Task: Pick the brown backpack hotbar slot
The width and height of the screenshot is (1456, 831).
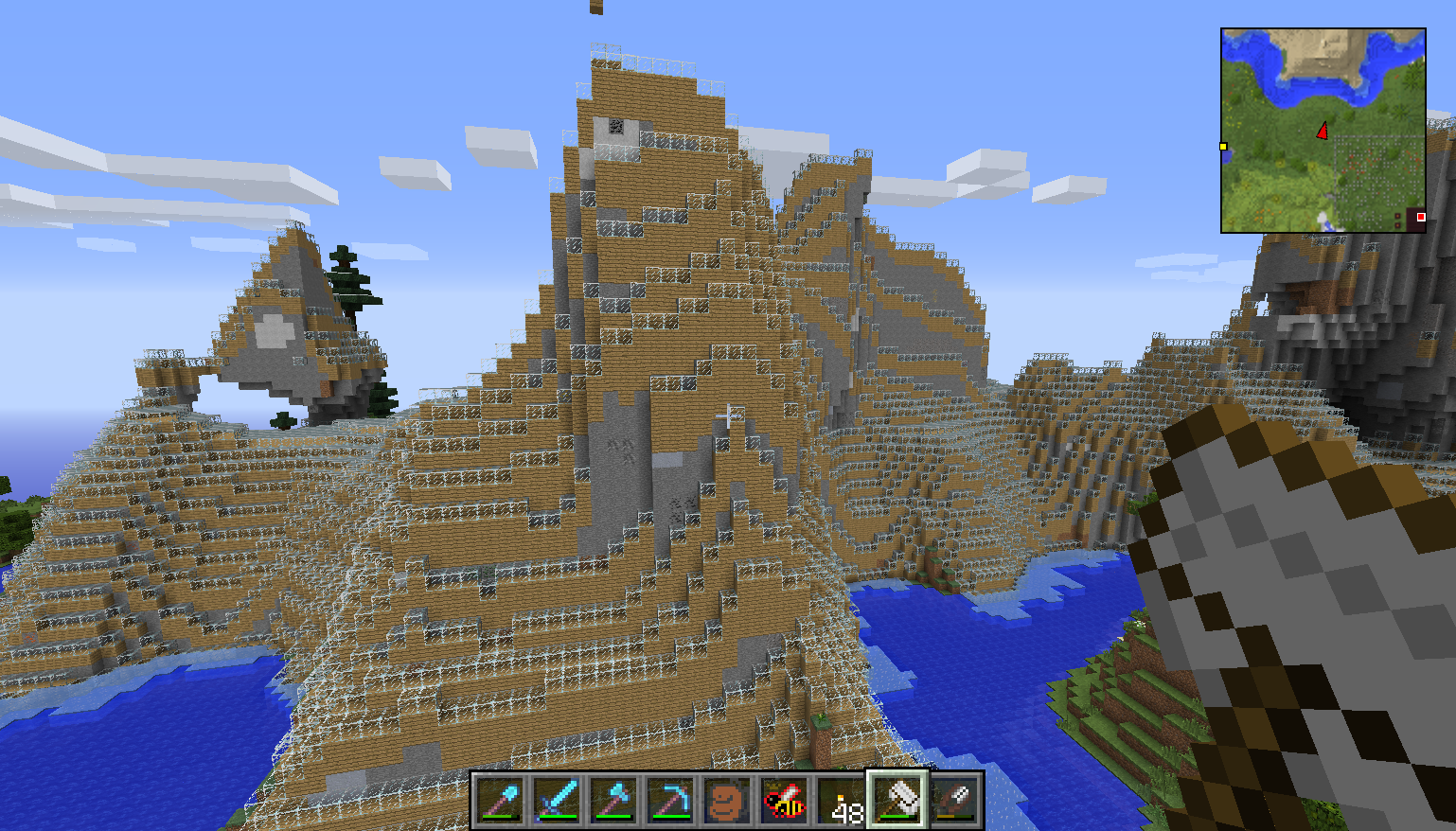Action: coord(727,802)
